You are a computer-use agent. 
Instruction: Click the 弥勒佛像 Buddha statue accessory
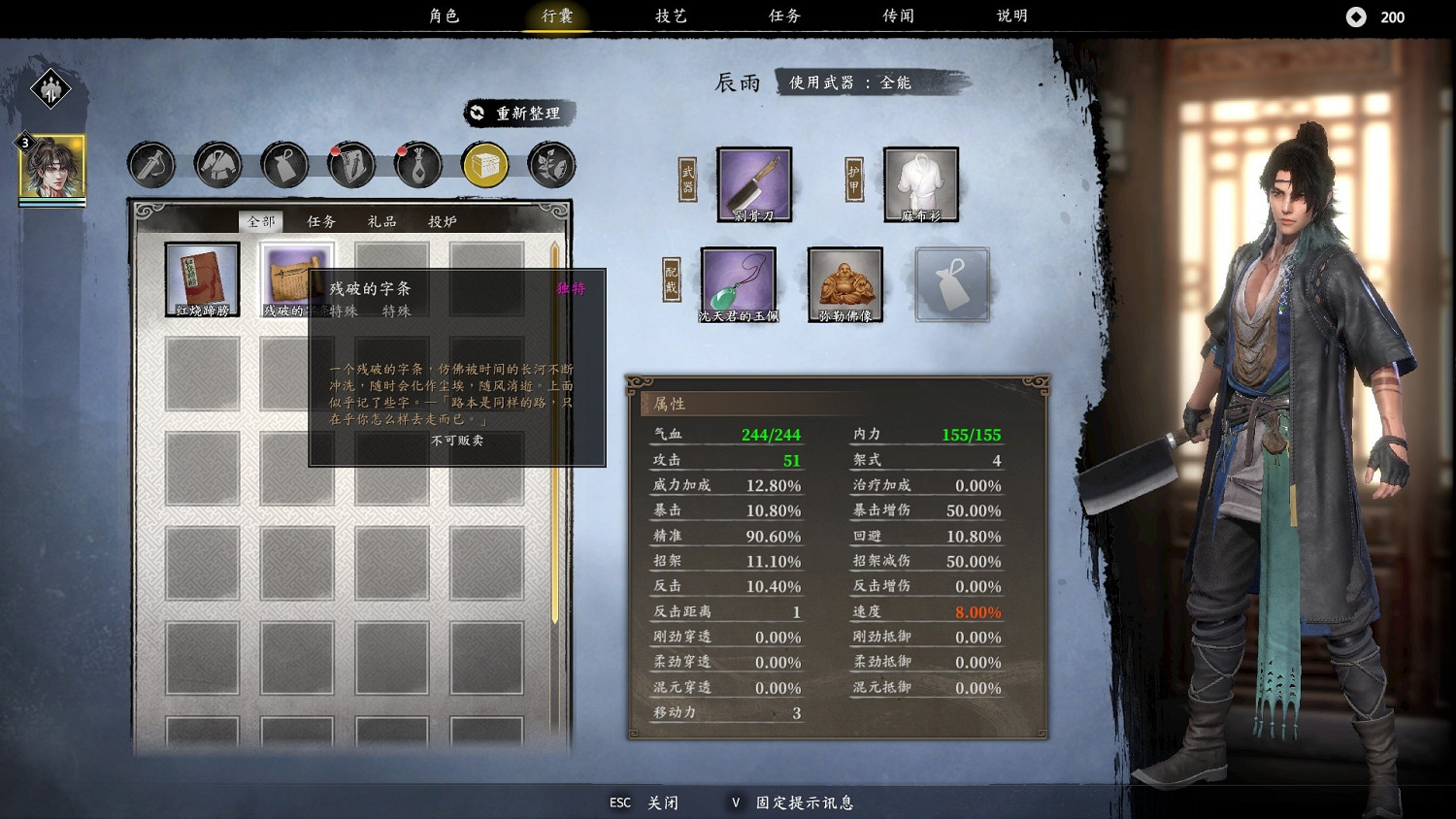844,282
